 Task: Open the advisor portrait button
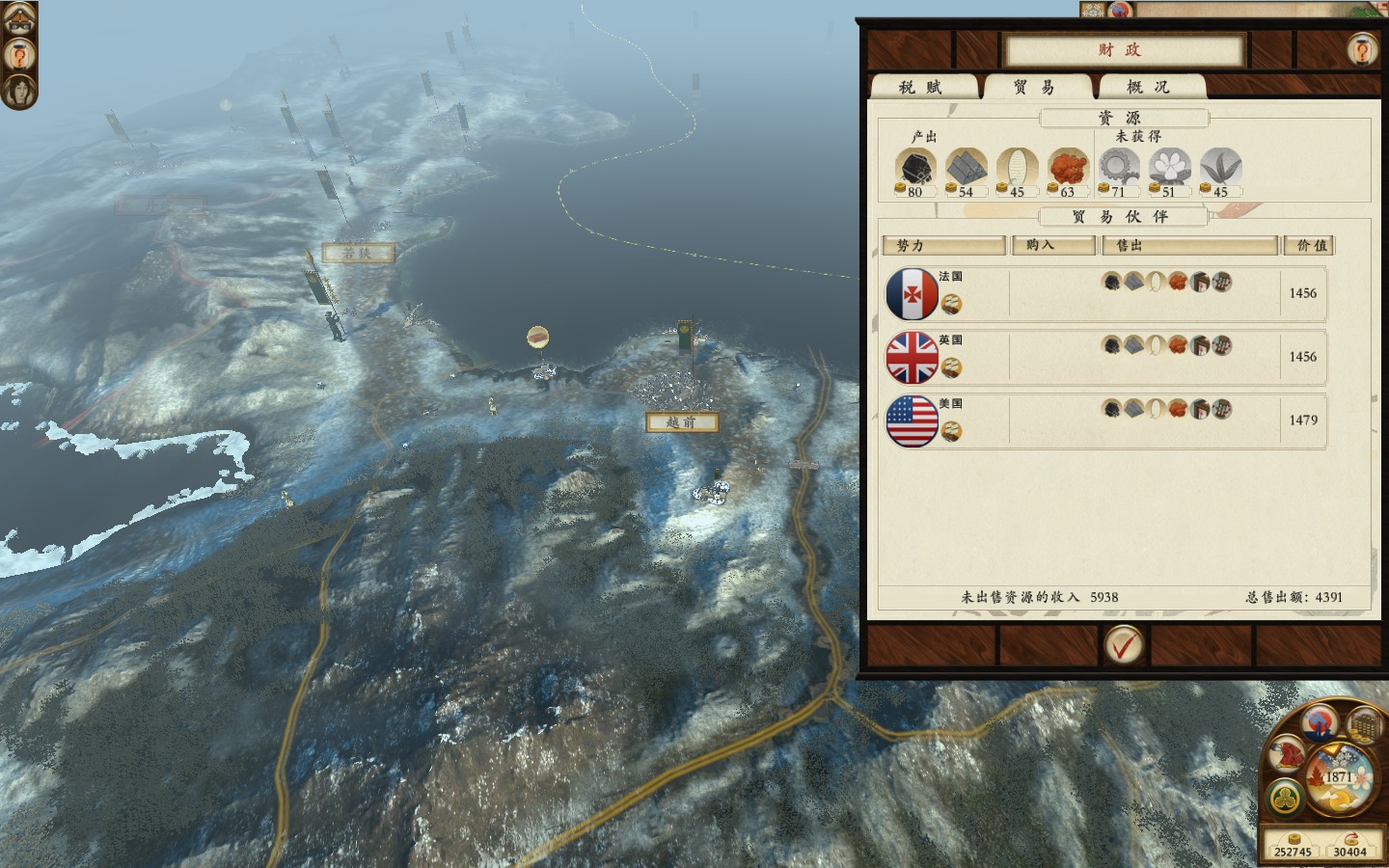tap(18, 91)
